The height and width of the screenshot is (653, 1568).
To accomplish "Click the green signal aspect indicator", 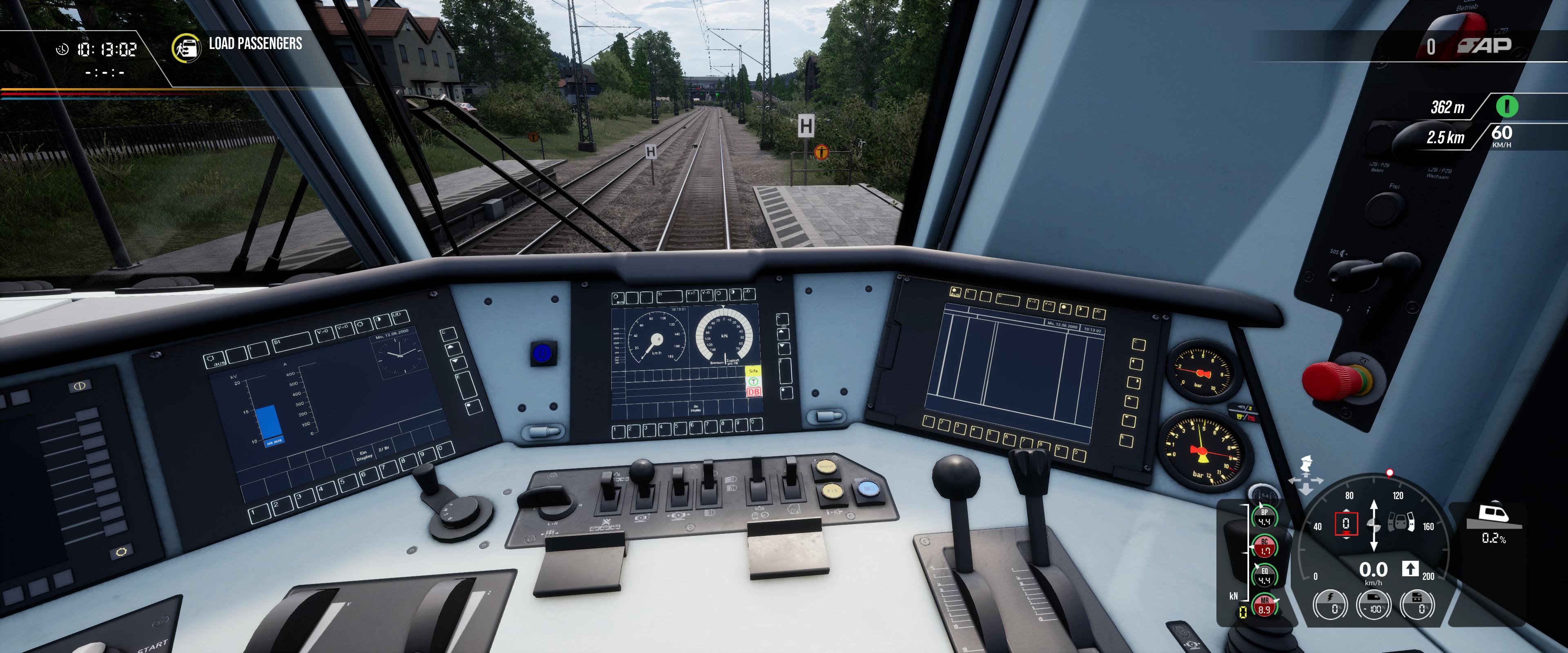I will click(x=1506, y=107).
